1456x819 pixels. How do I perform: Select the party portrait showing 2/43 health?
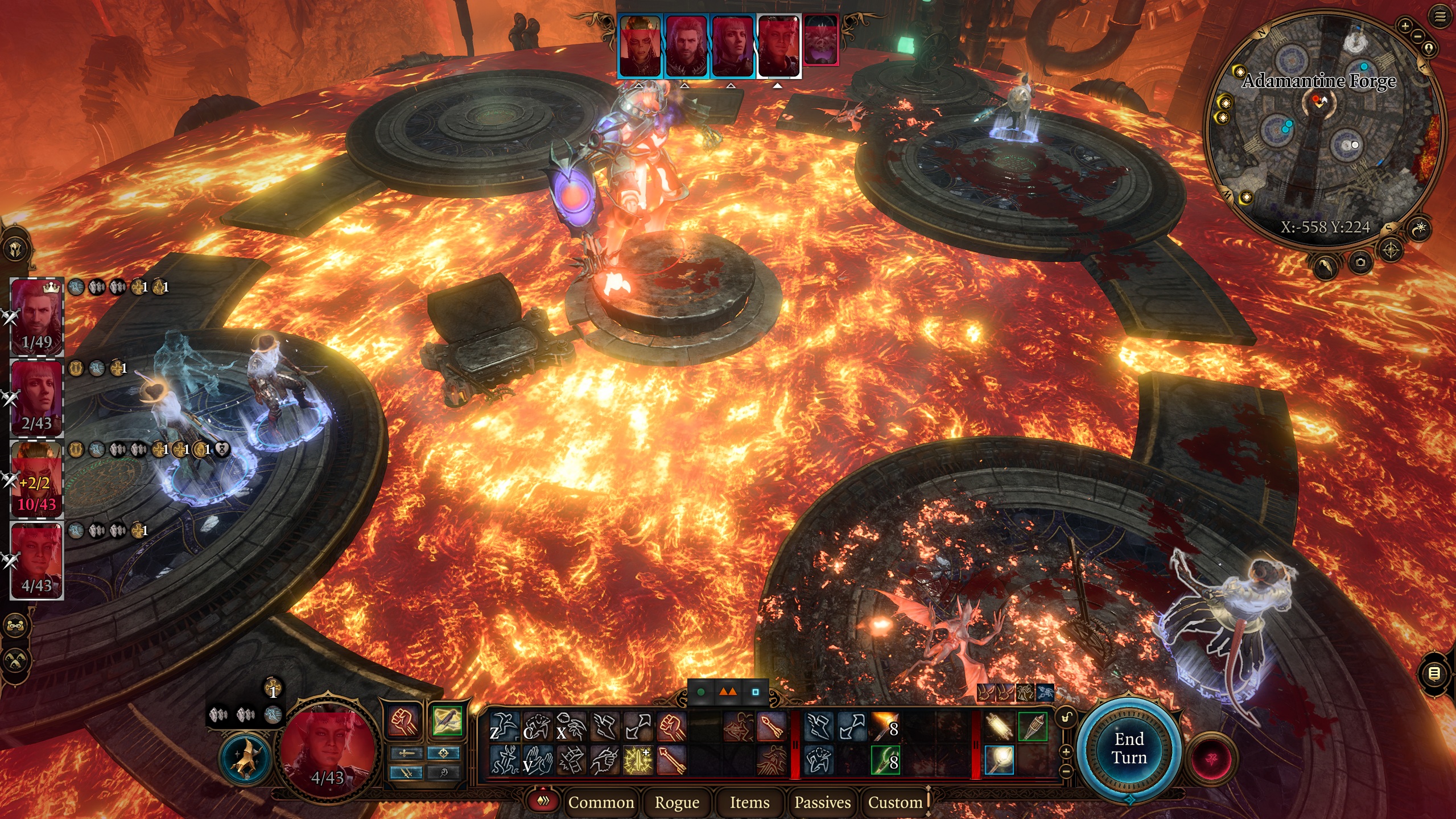(x=37, y=398)
